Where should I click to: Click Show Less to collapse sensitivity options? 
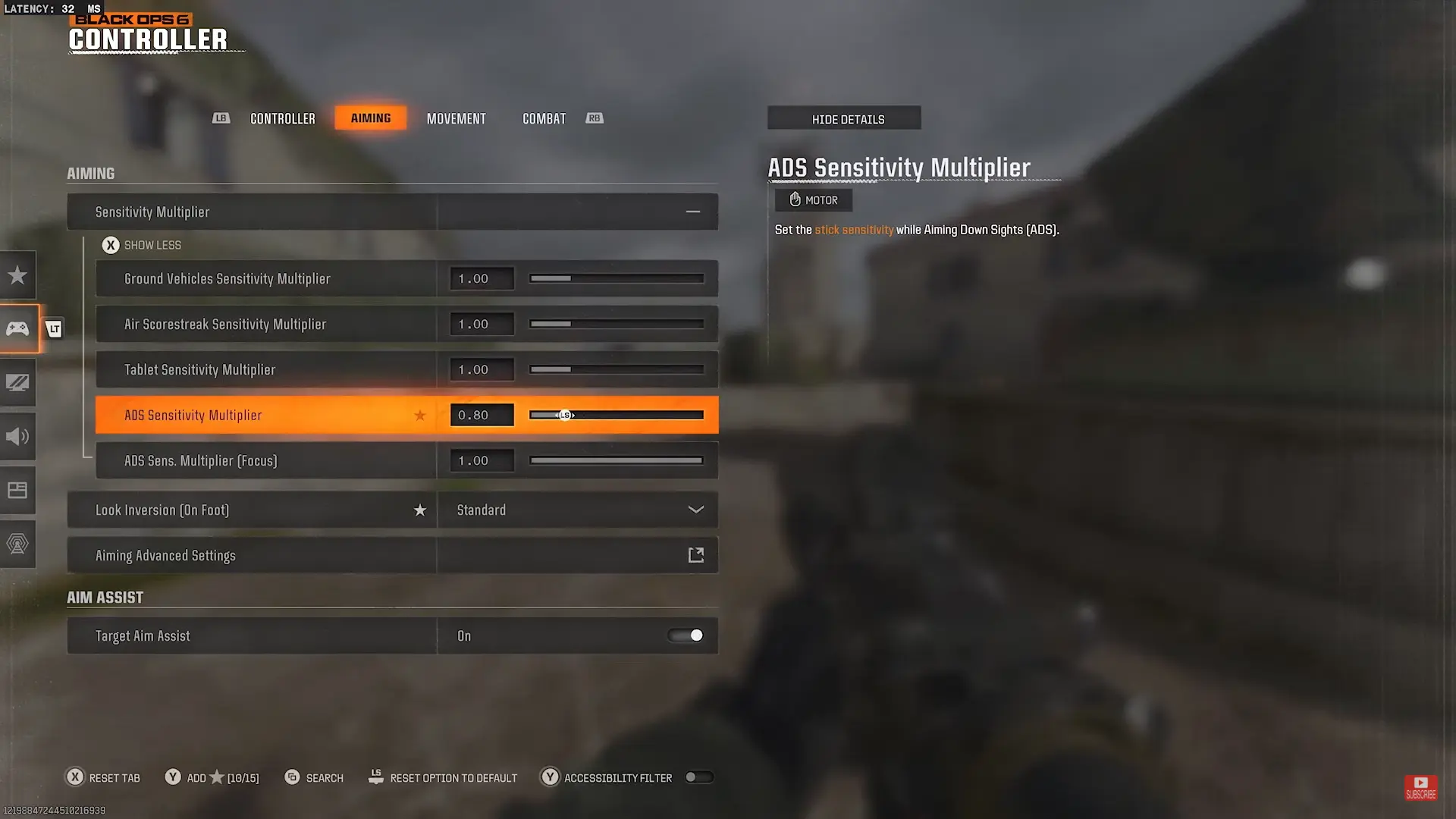coord(142,244)
